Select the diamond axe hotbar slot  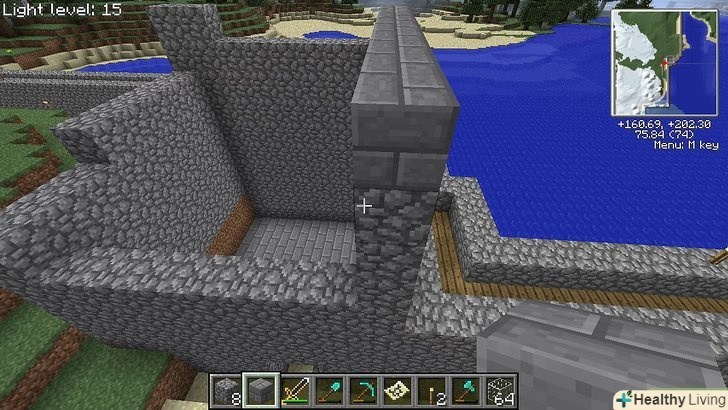(x=466, y=391)
